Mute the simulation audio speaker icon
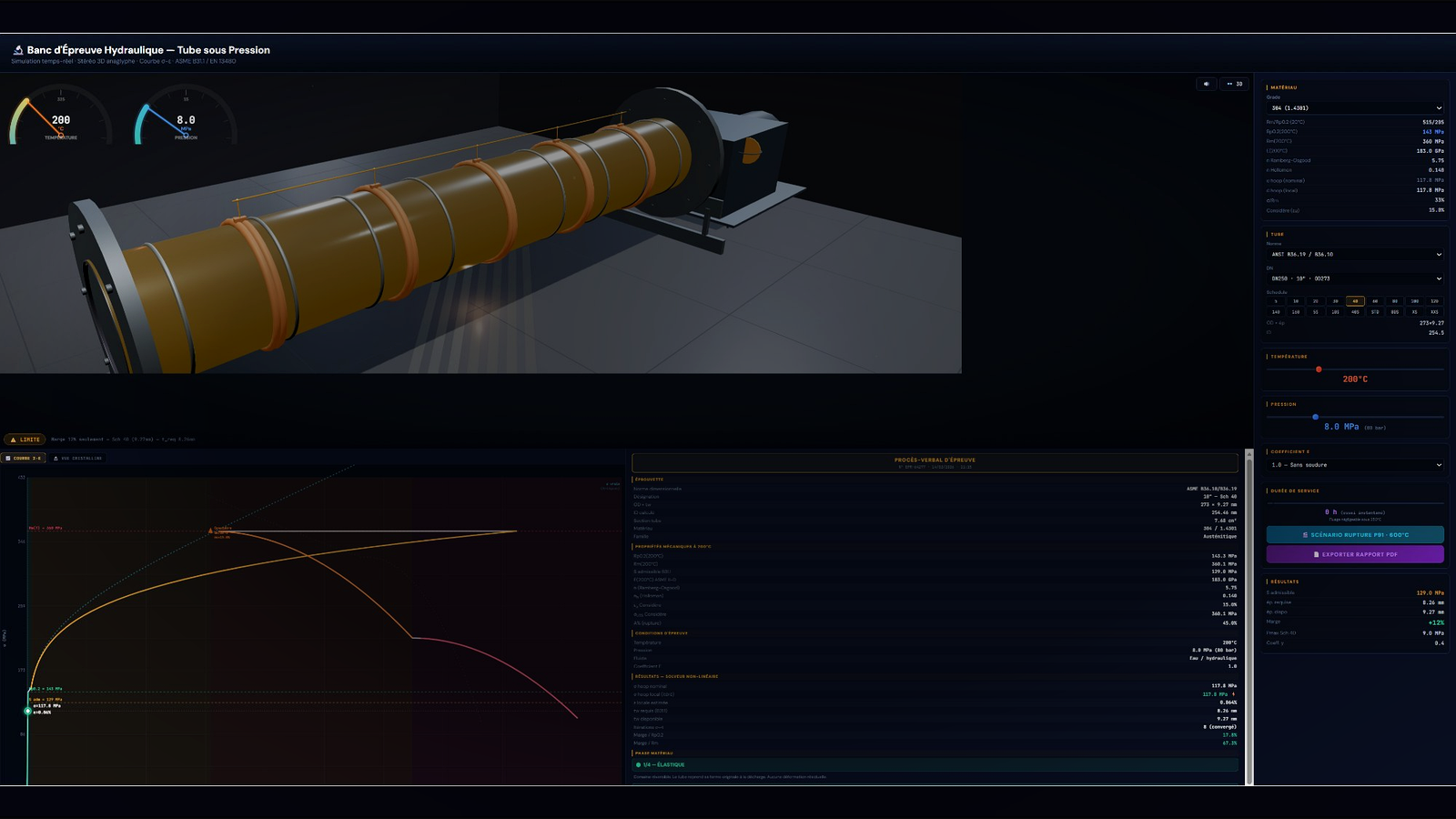1456x819 pixels. point(1206,83)
